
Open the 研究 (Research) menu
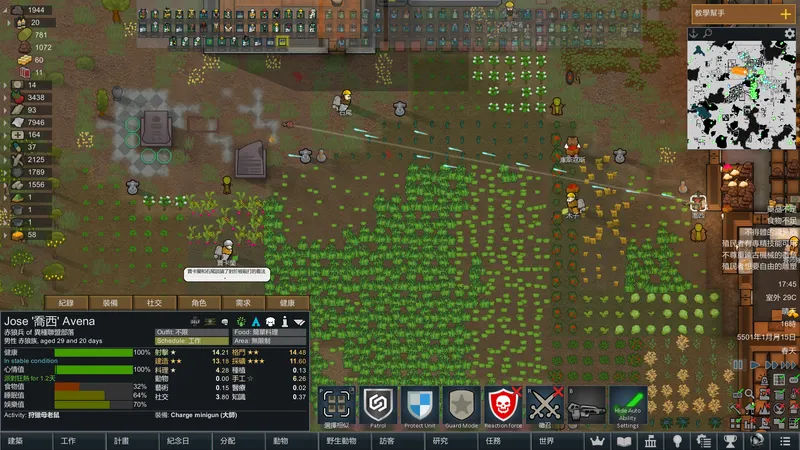point(440,440)
